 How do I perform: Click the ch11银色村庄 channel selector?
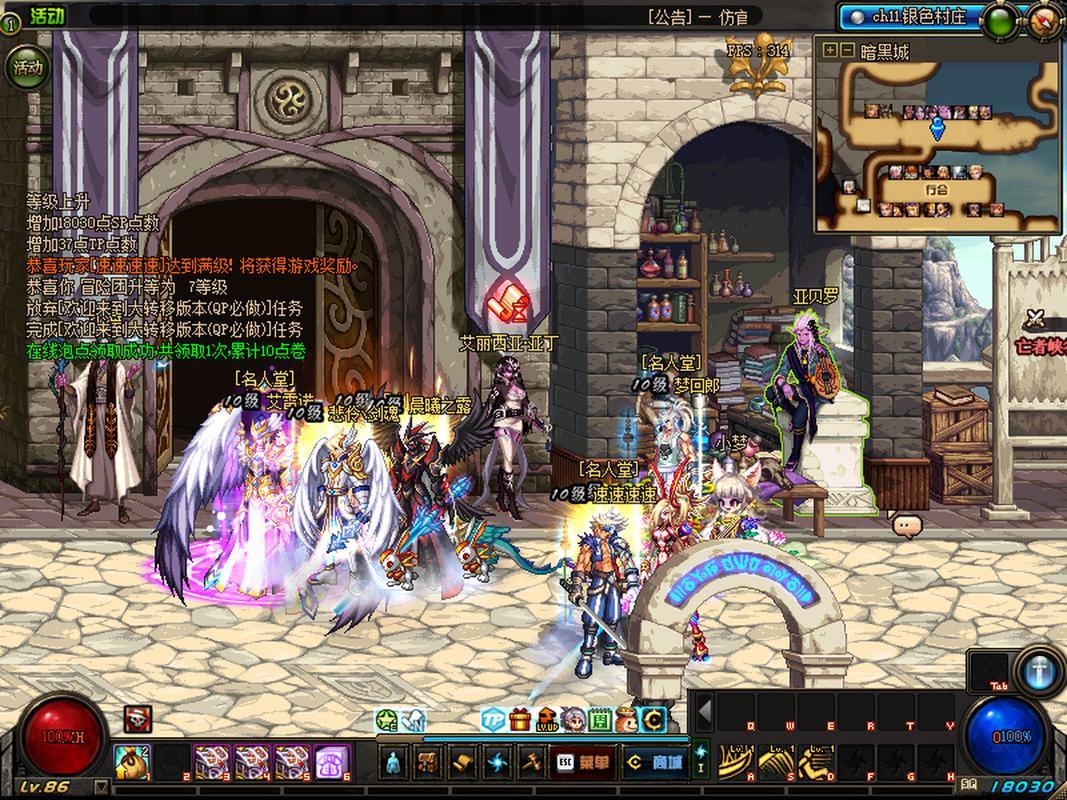[908, 17]
